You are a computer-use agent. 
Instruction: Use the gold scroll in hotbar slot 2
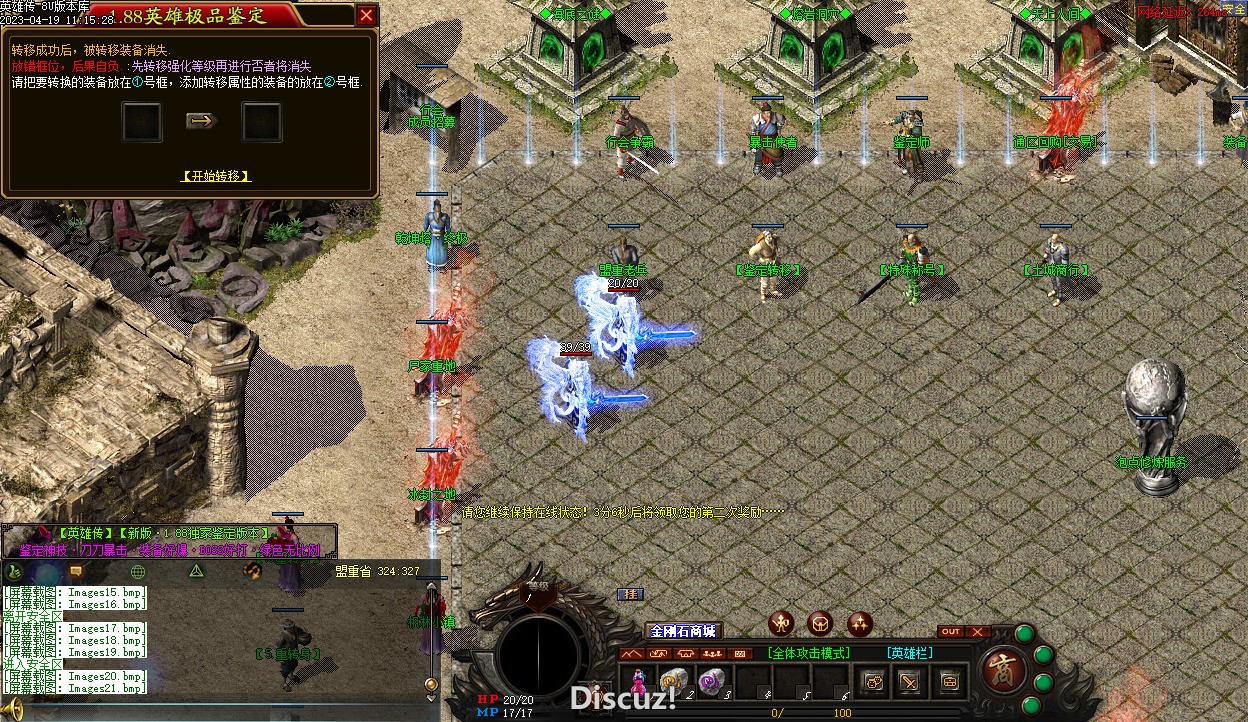(673, 681)
